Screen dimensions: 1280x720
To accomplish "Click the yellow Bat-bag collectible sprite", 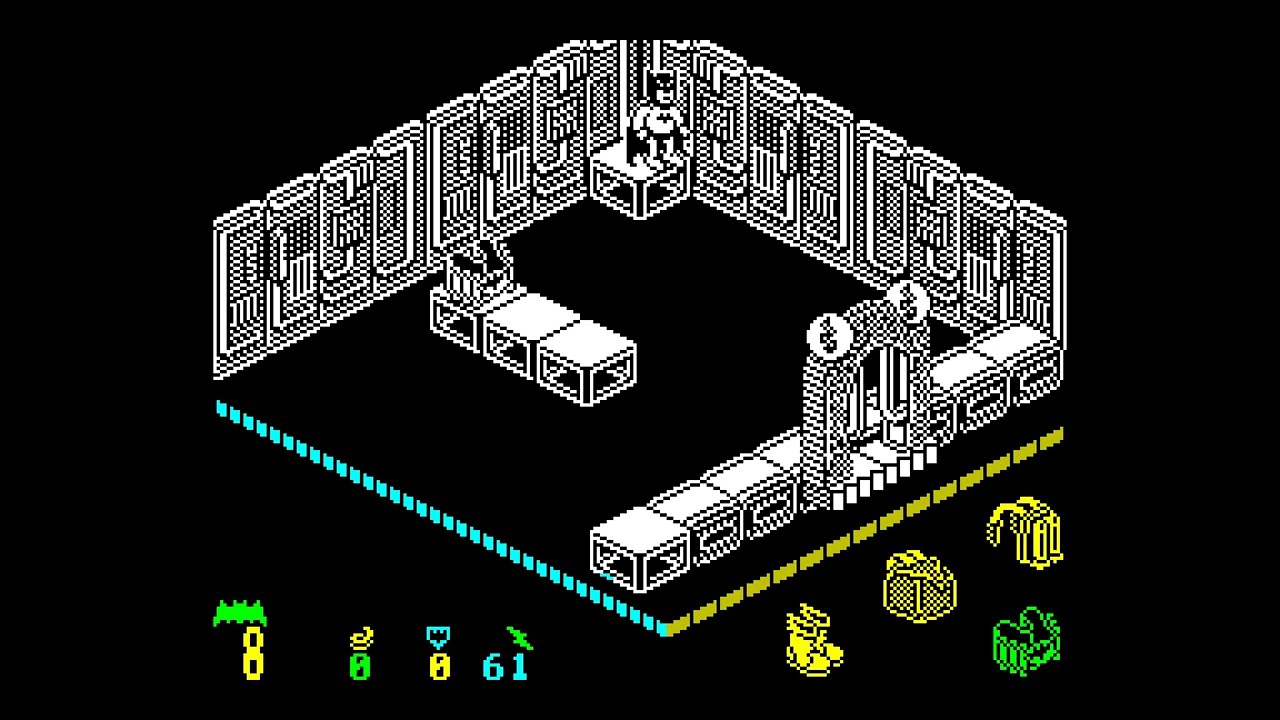I will pos(918,585).
